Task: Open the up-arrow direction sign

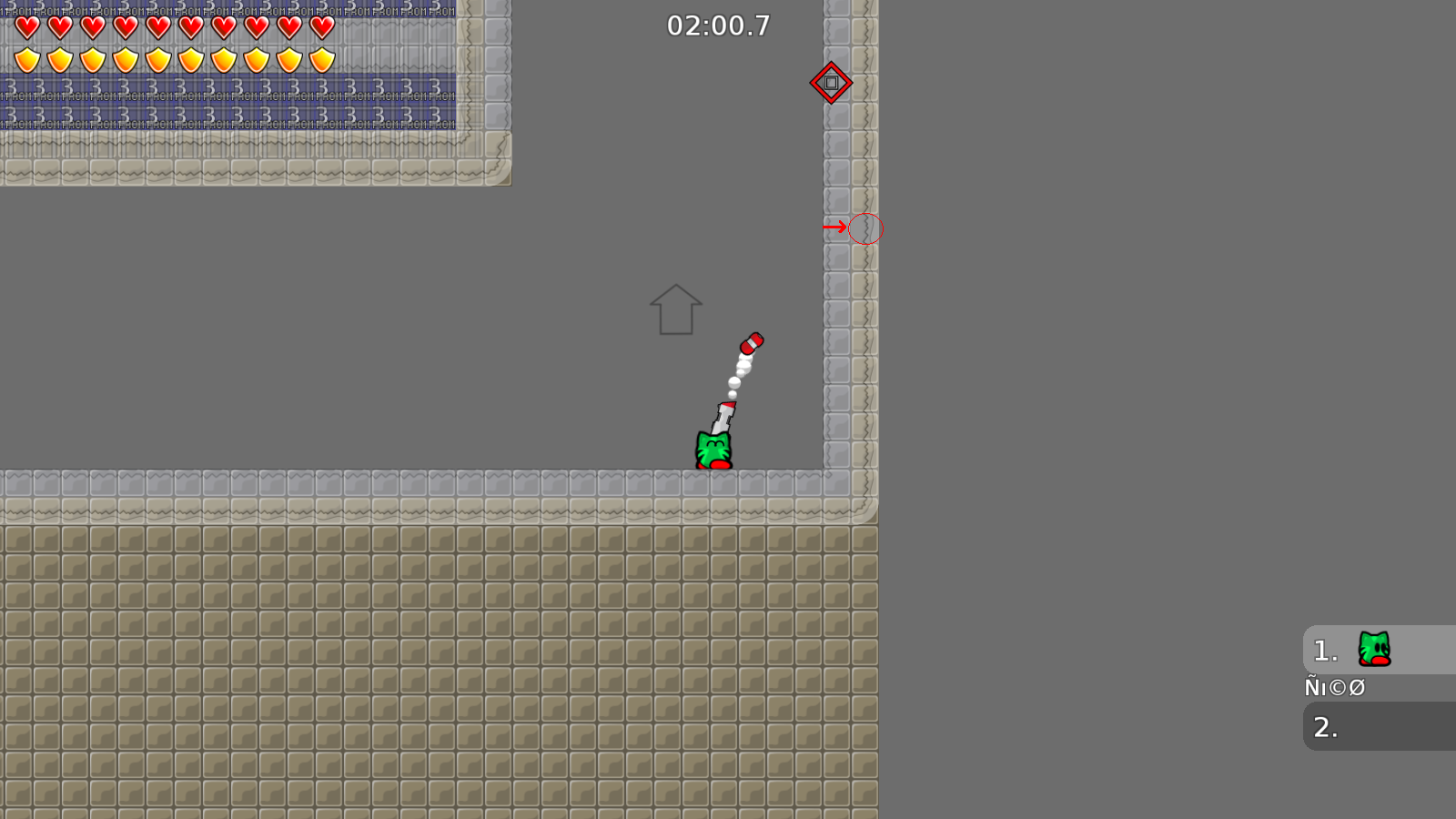Action: [674, 310]
